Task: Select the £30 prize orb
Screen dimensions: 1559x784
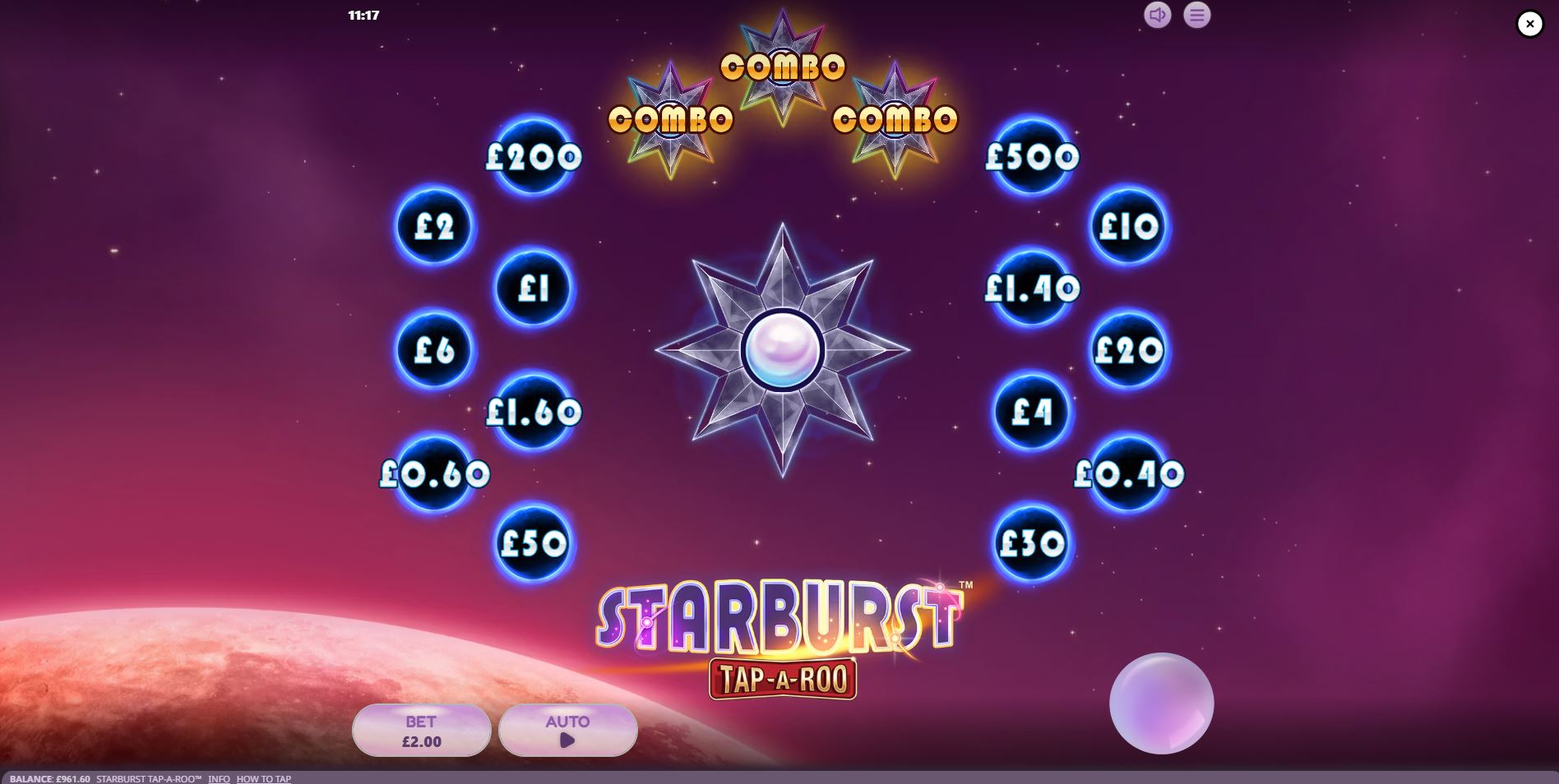Action: point(1032,543)
